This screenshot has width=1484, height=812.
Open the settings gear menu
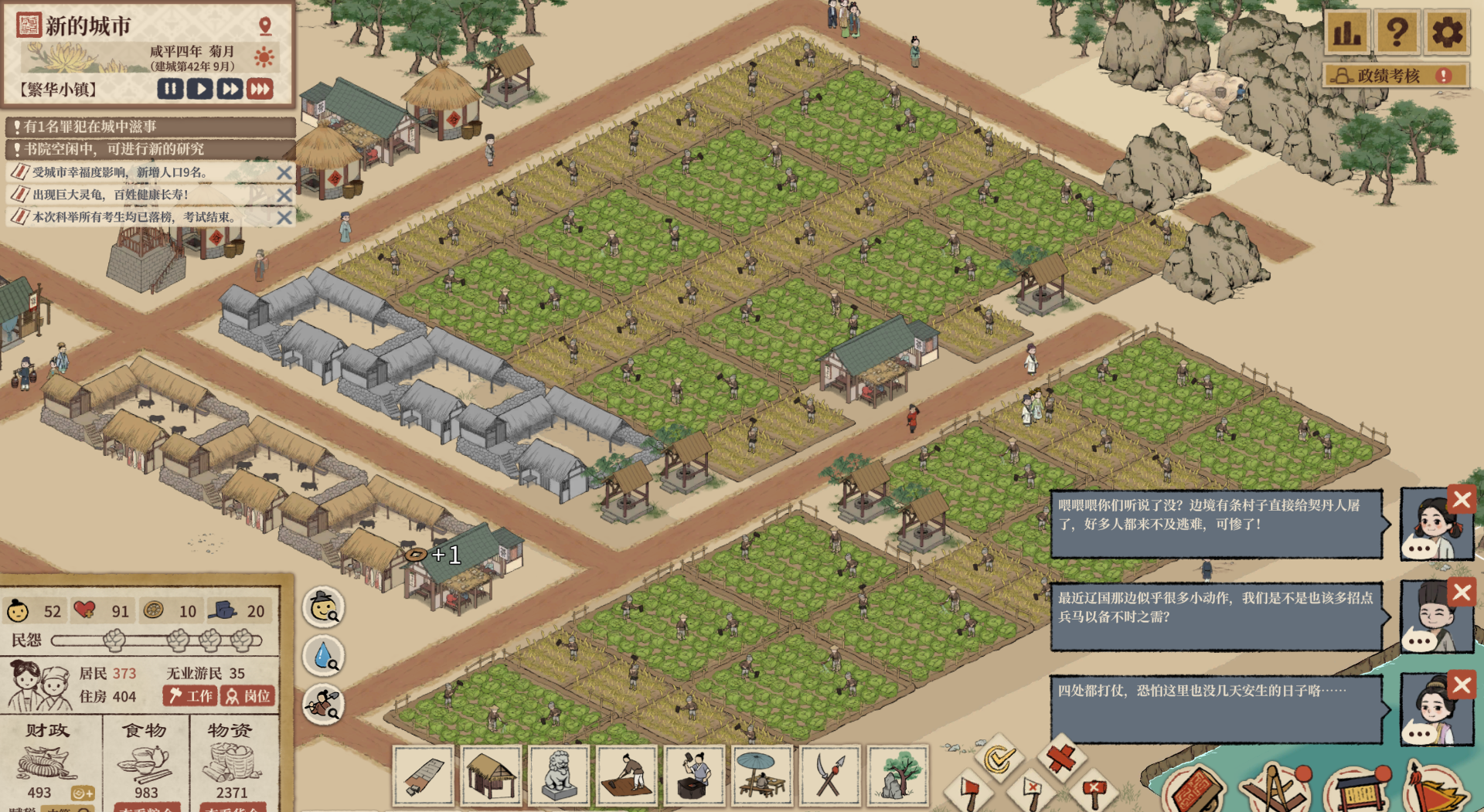(1446, 32)
